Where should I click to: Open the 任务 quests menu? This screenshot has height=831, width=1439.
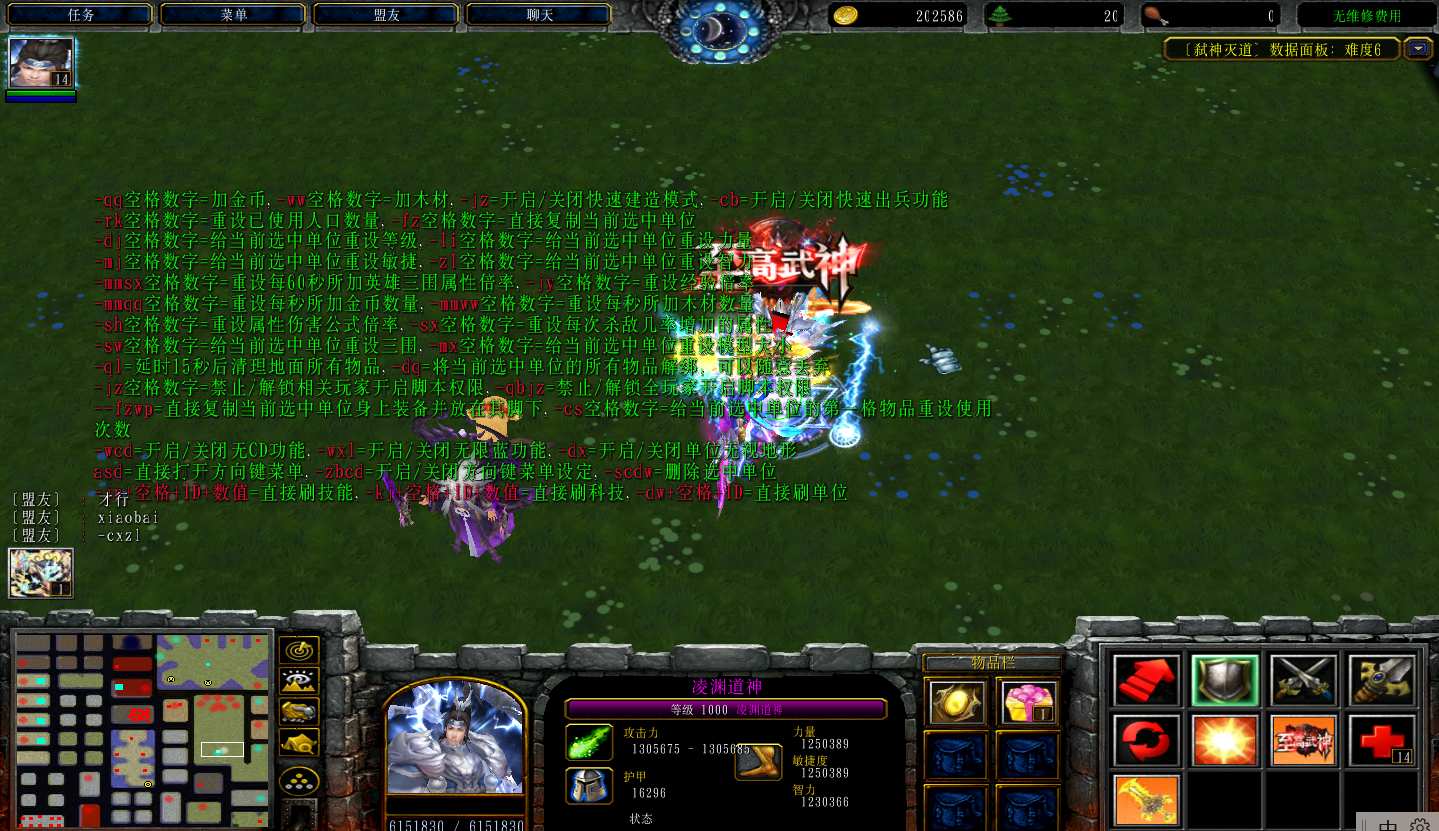pos(81,16)
